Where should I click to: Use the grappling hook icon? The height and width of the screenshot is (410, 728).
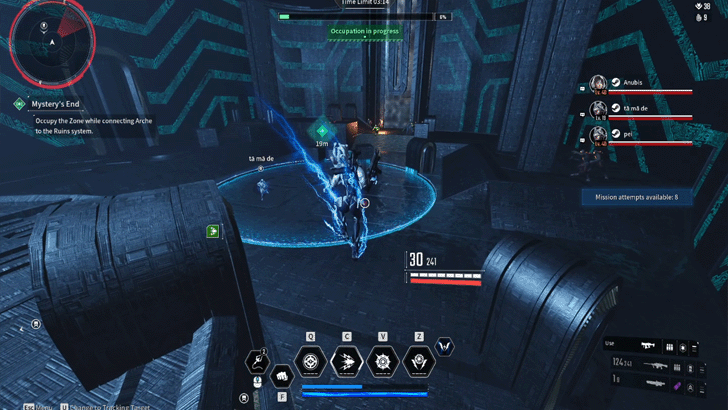pos(257,359)
